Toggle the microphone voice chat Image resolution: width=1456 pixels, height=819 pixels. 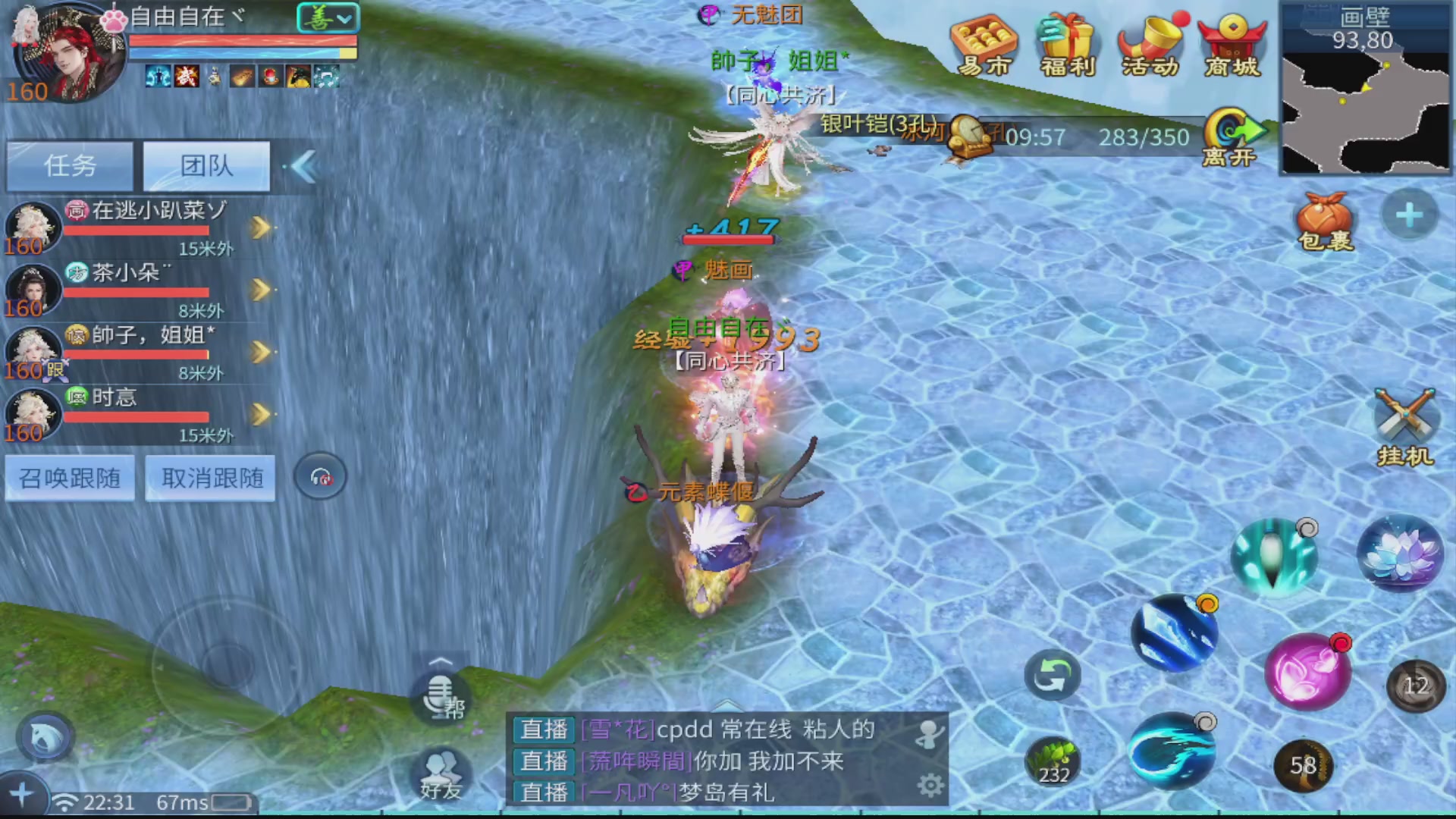point(438,694)
